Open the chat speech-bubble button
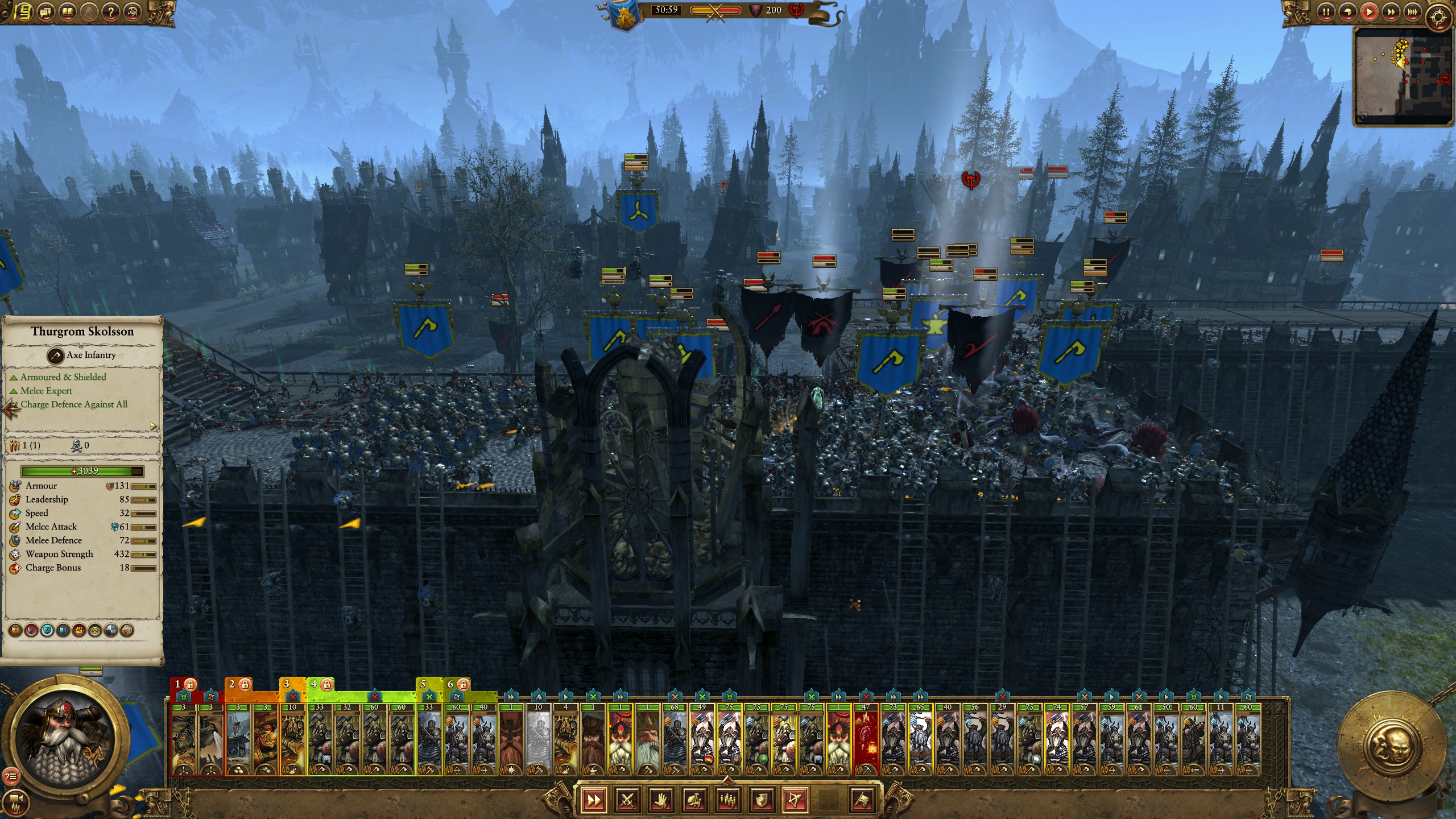This screenshot has height=819, width=1456. (45, 11)
